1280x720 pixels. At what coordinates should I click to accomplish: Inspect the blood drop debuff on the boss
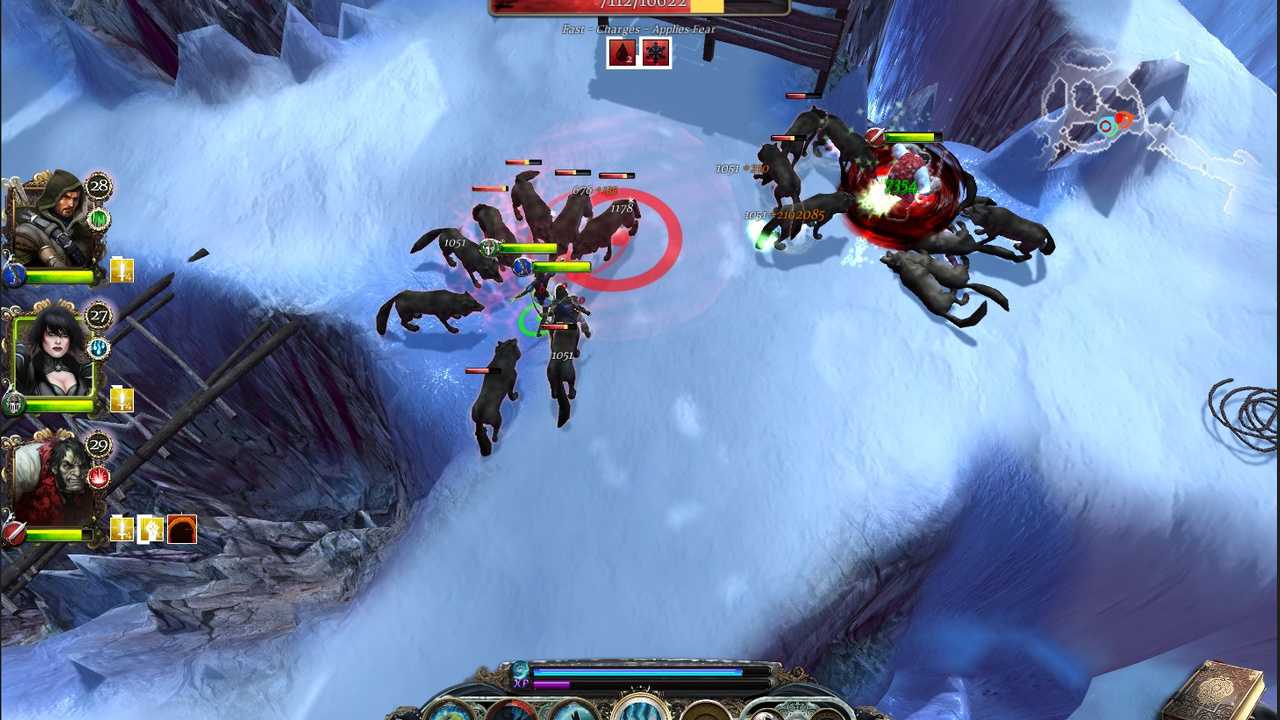(x=622, y=53)
